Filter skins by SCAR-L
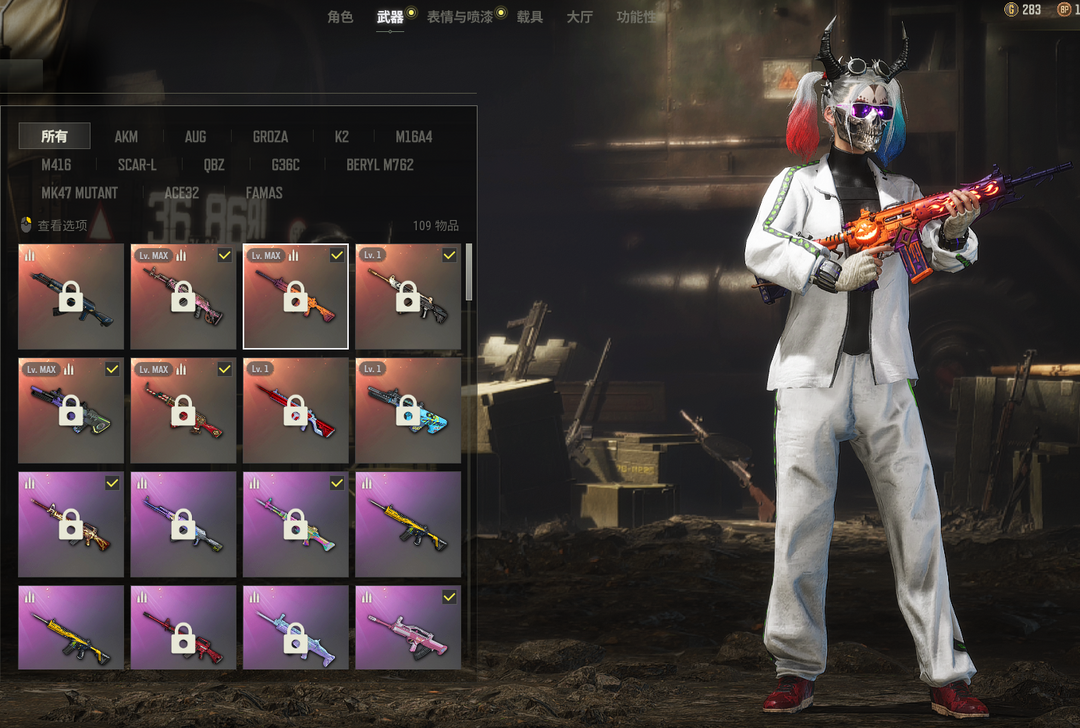Viewport: 1080px width, 728px height. (x=137, y=164)
